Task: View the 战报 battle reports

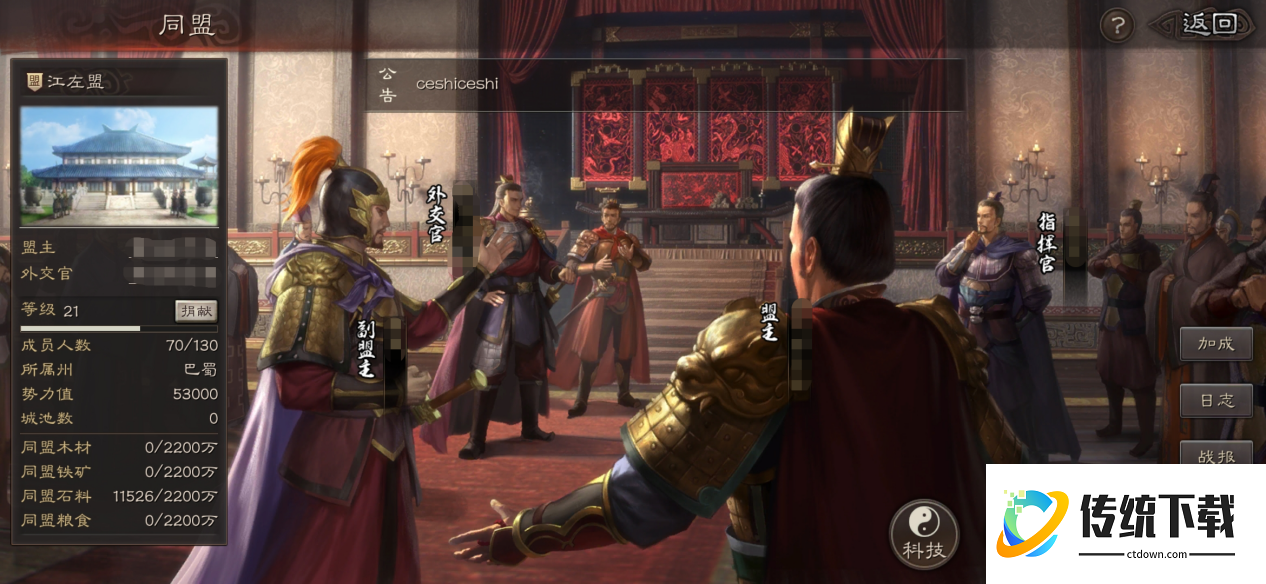Action: [1216, 454]
